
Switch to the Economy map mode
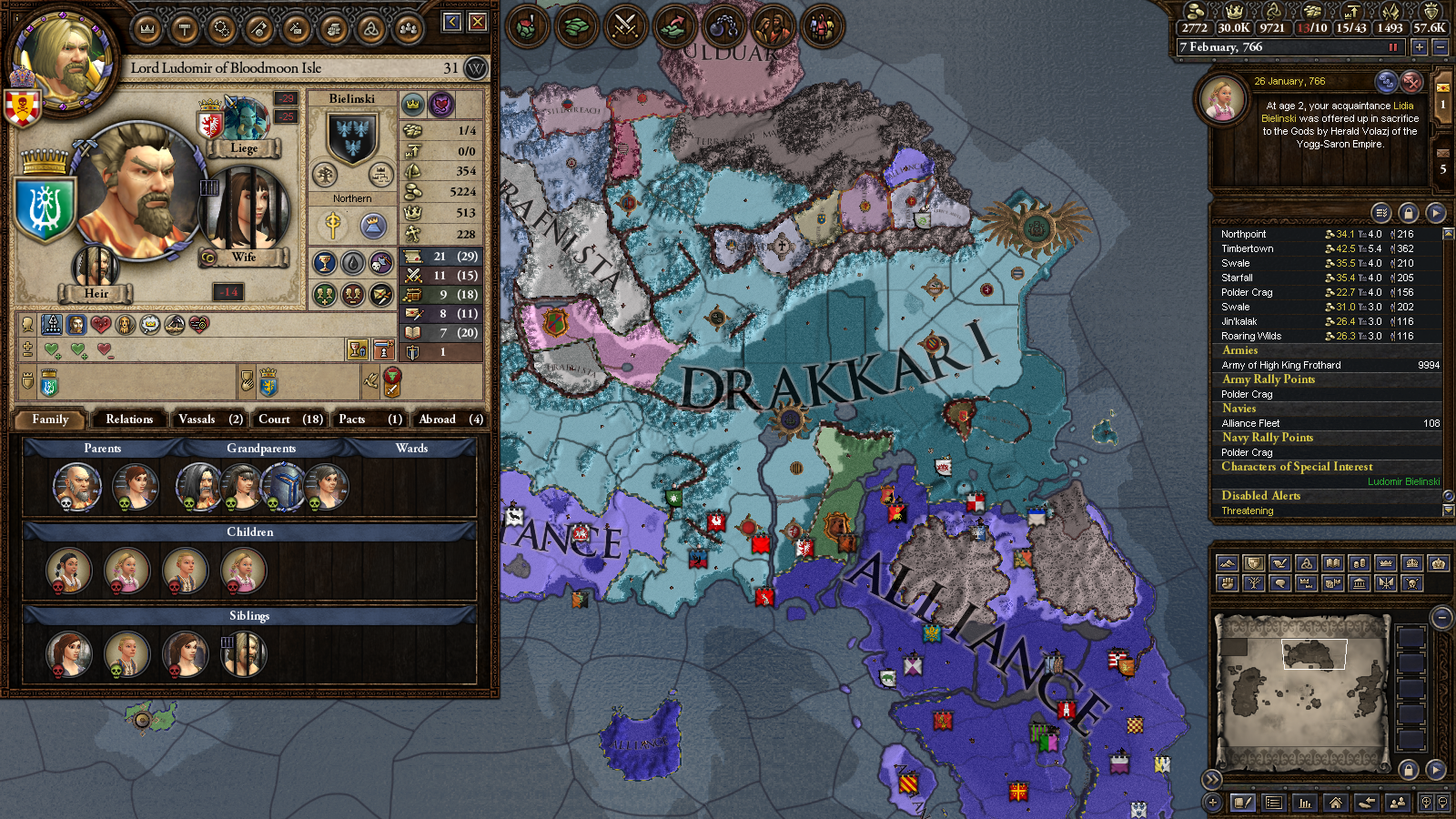pyautogui.click(x=1358, y=563)
